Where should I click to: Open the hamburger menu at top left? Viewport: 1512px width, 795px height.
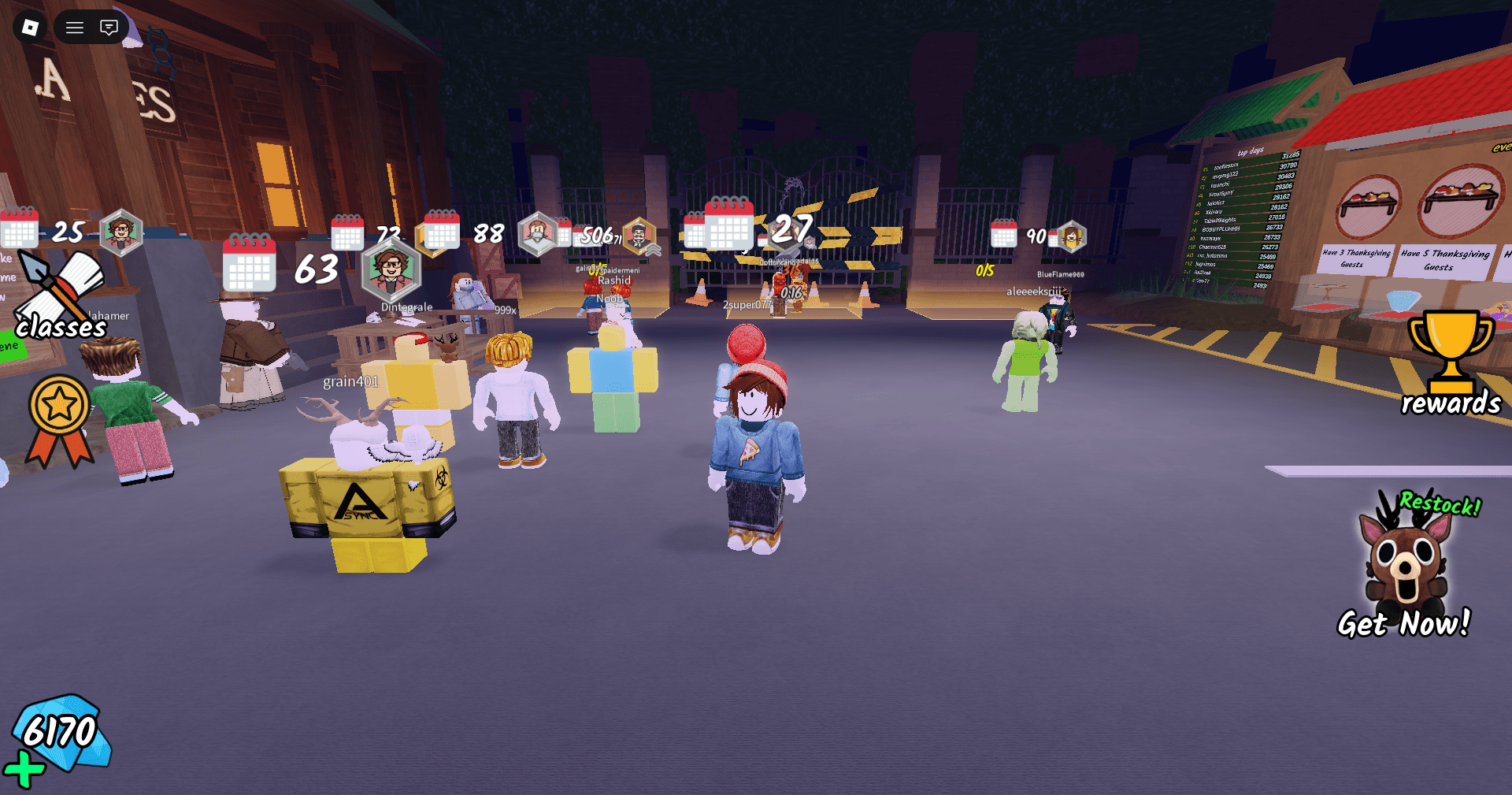pos(74,27)
